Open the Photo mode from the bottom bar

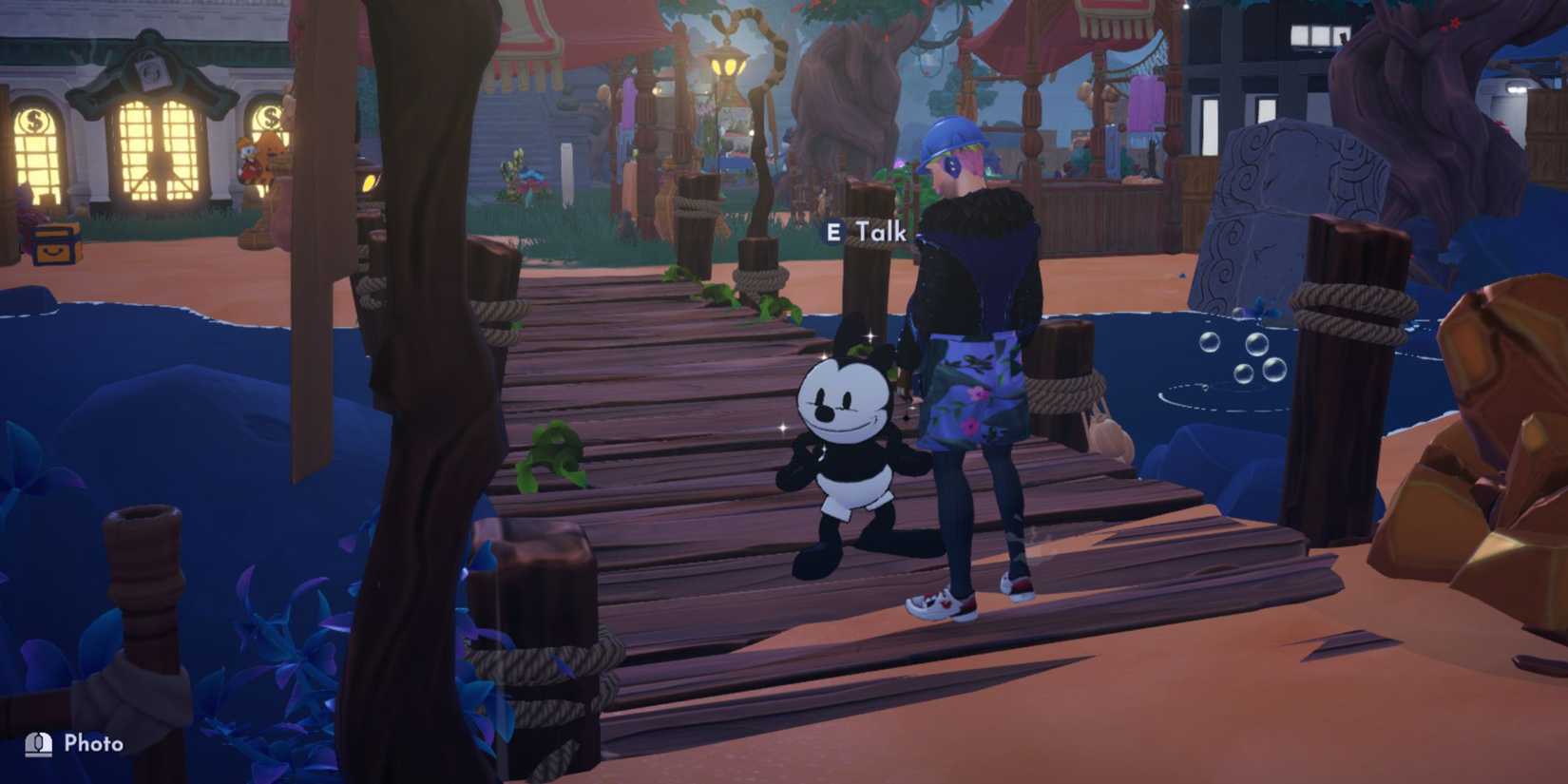pos(76,744)
